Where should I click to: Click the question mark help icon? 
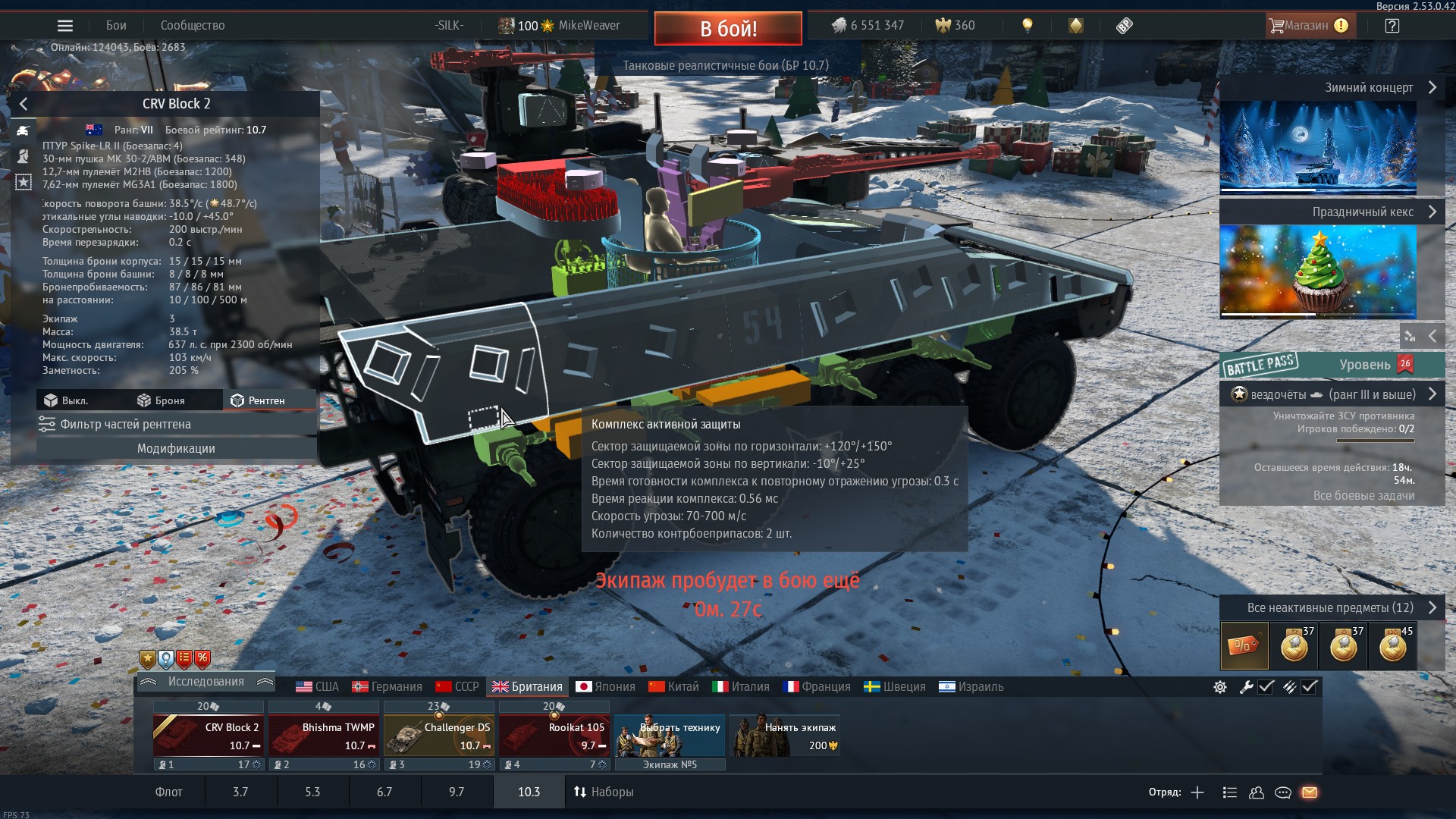click(x=1392, y=26)
